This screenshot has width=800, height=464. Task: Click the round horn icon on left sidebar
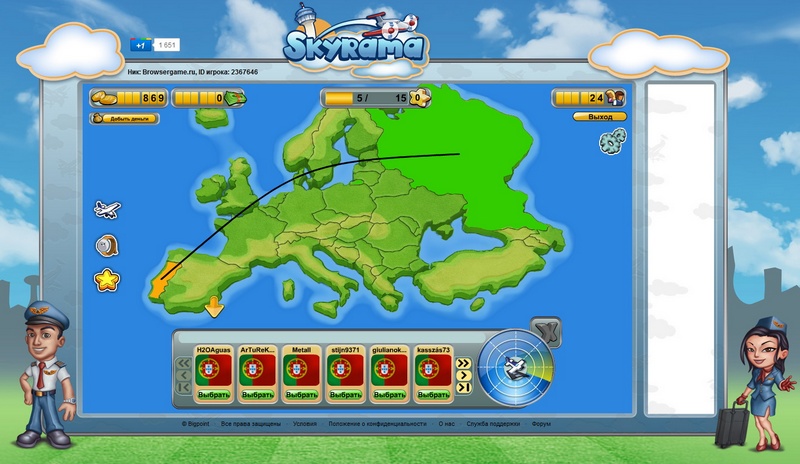click(107, 245)
